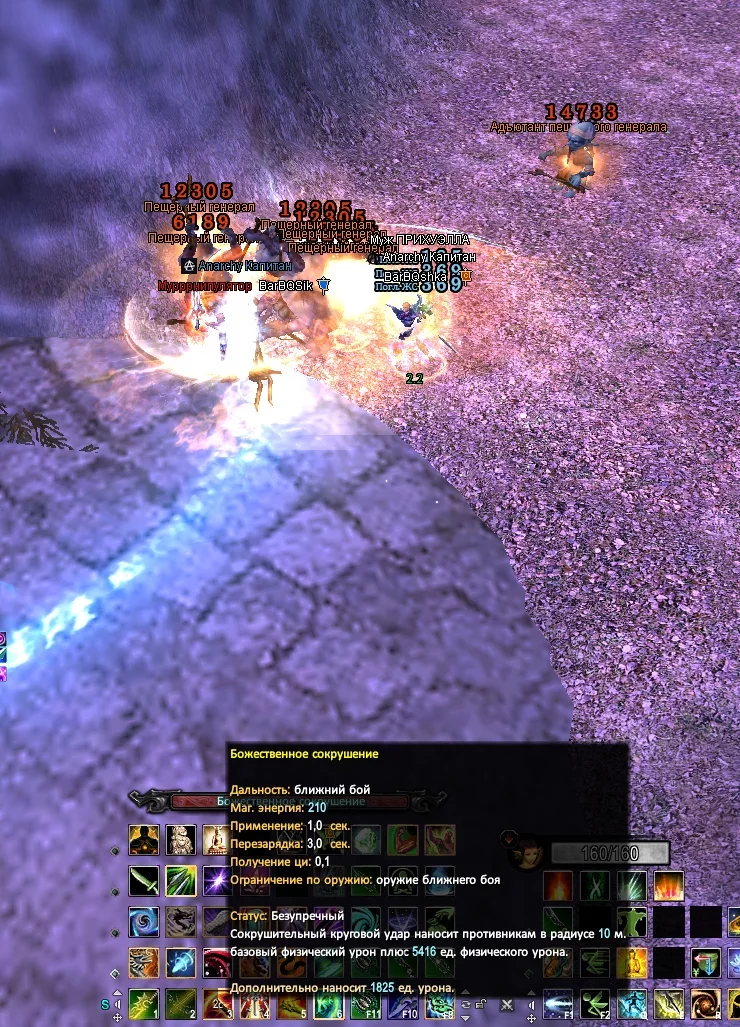Use the pet's orange fire wall skill
740x1027 pixels.
[668, 886]
